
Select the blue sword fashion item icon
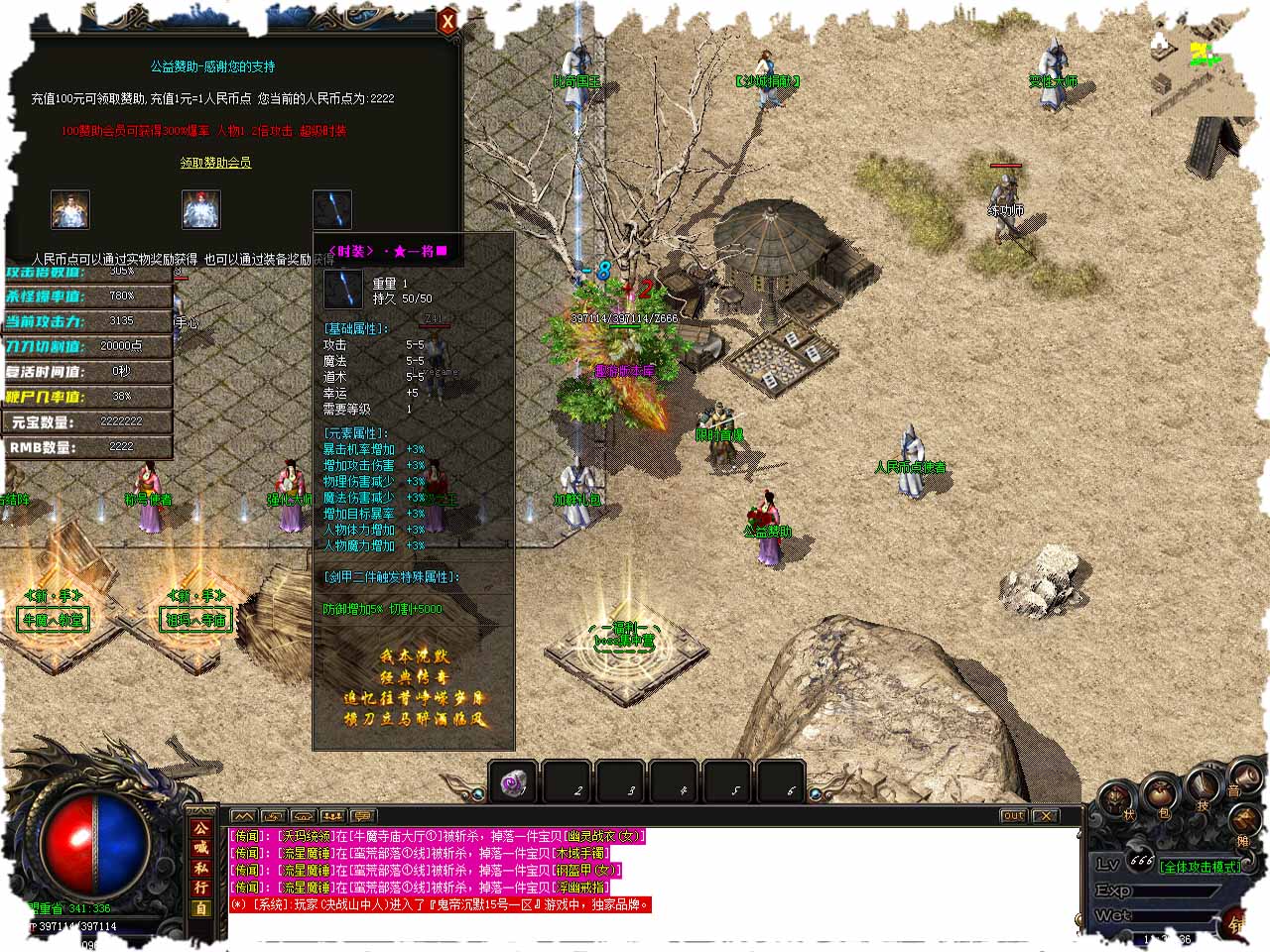(331, 209)
